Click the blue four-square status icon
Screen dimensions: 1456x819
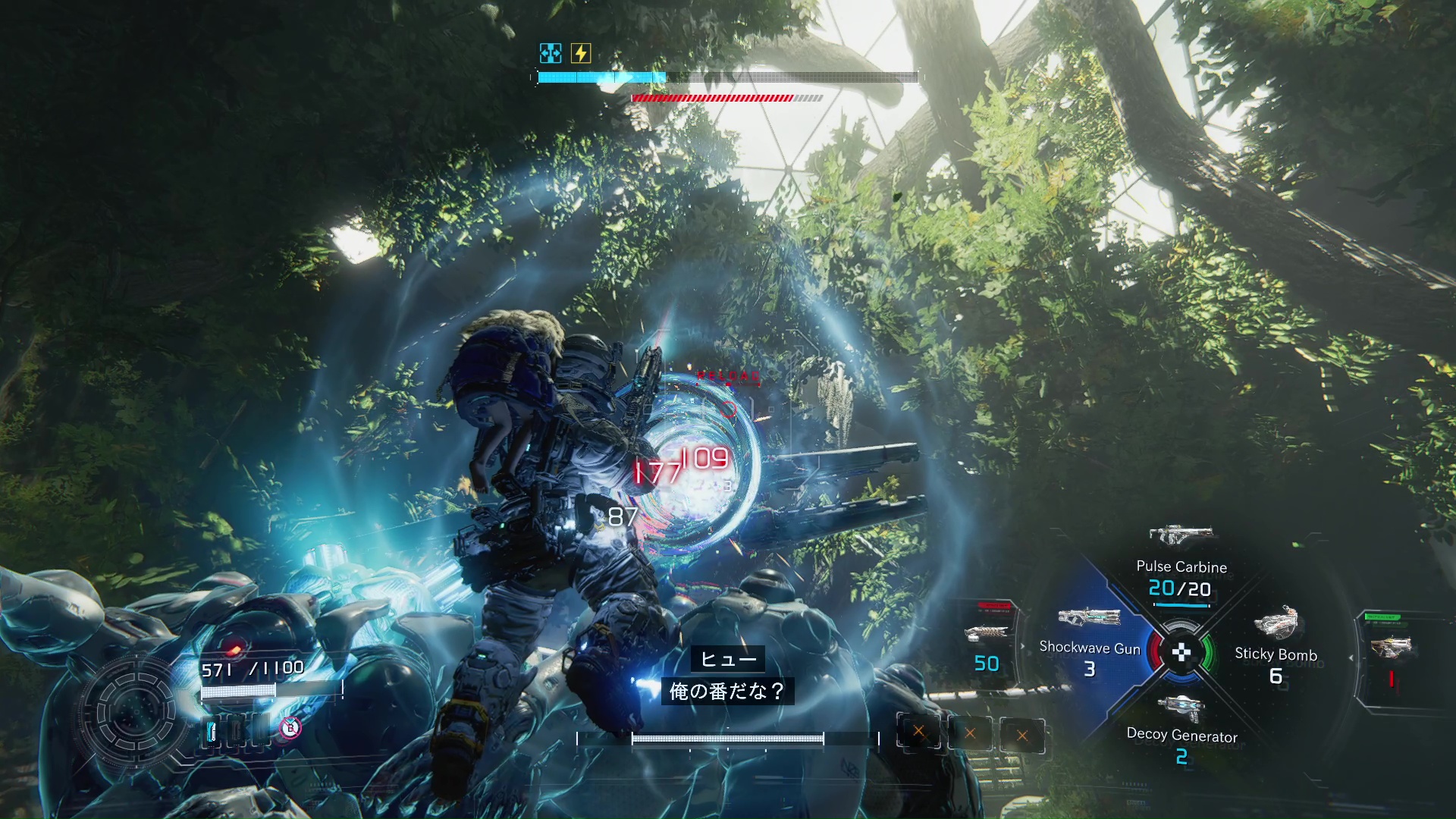[551, 53]
